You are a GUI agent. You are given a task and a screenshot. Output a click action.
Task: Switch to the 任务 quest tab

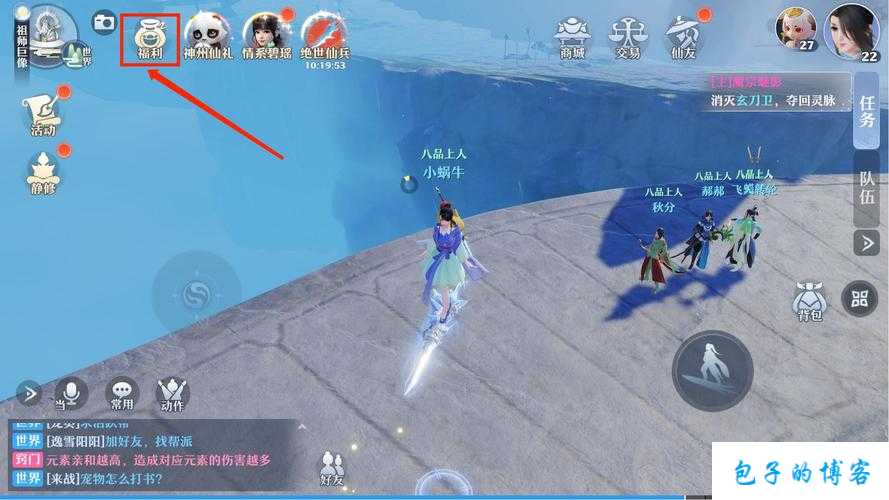pos(867,111)
